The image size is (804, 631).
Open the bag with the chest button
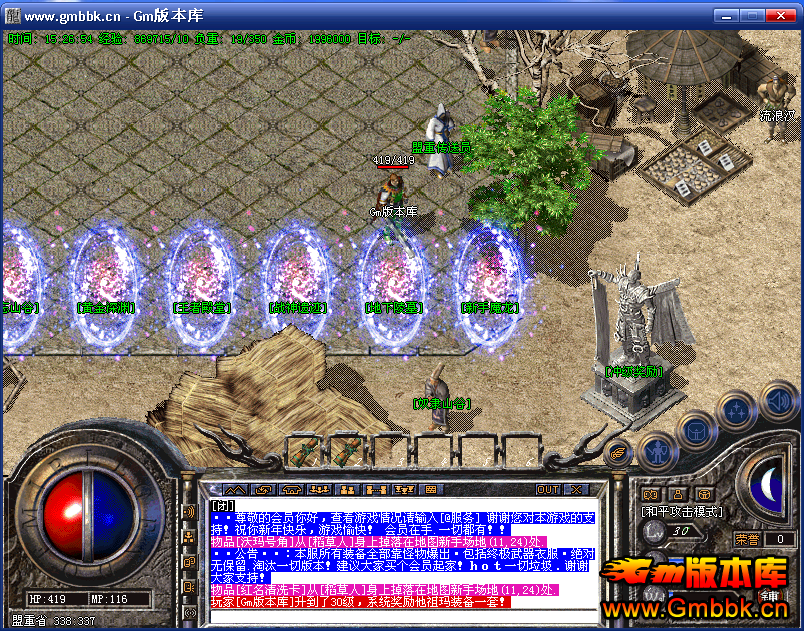coord(695,430)
